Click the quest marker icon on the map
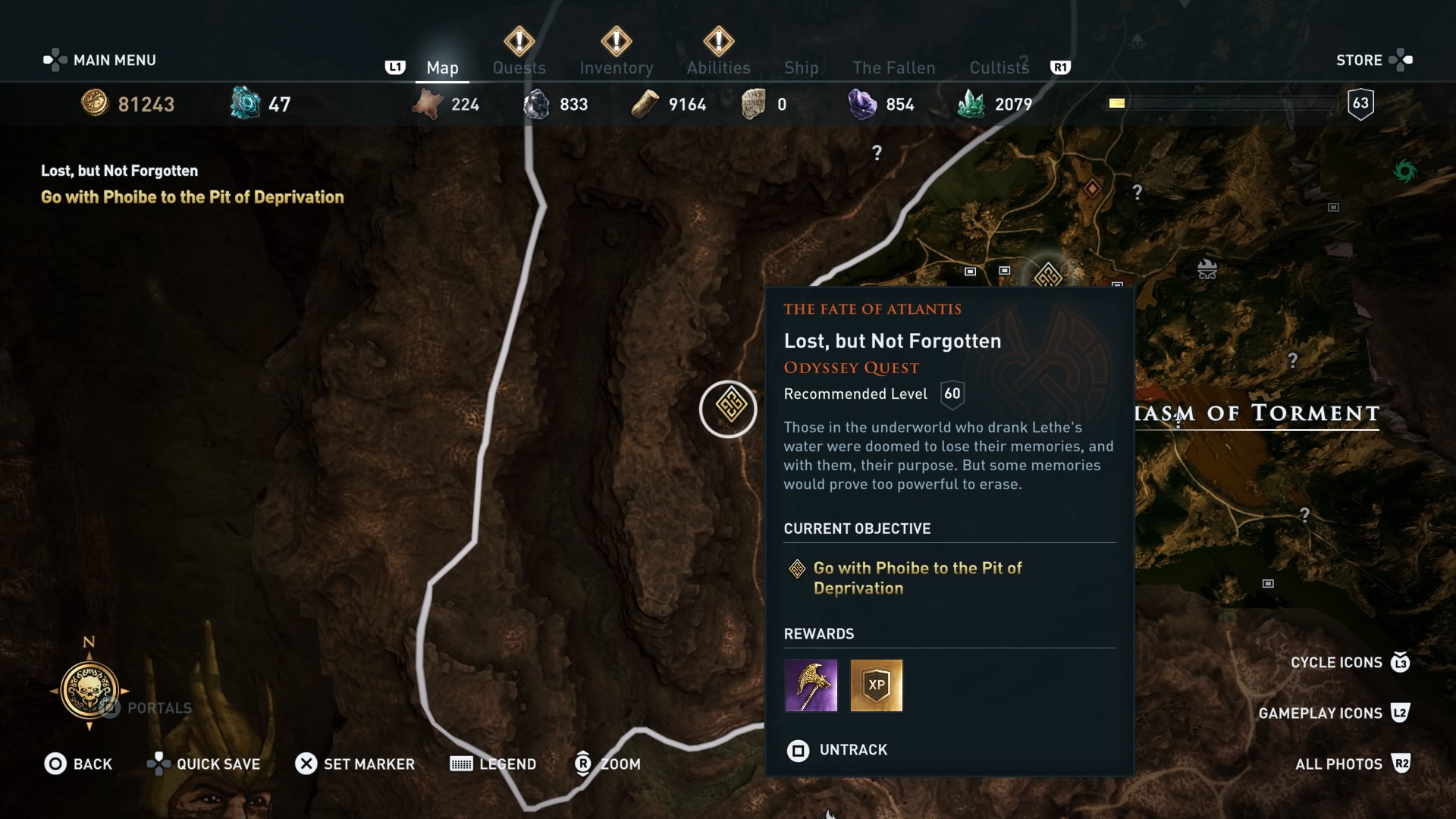 pos(726,408)
